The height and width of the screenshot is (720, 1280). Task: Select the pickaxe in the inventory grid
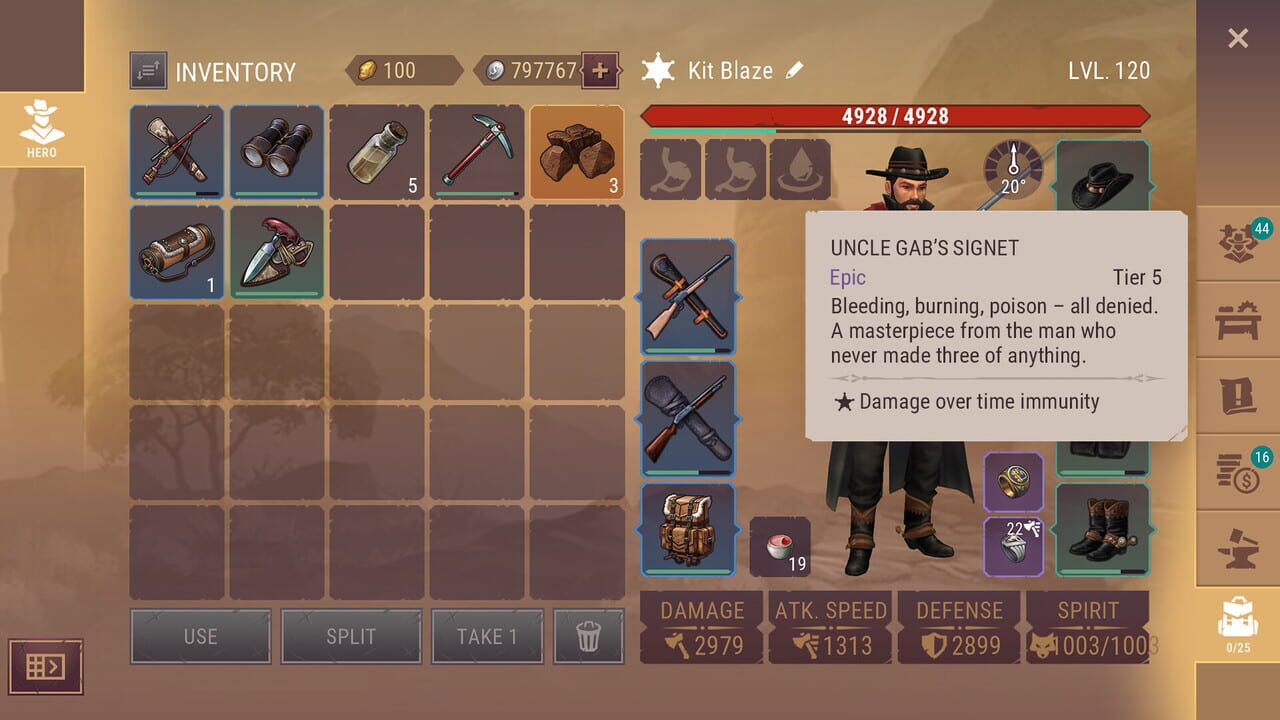[477, 153]
